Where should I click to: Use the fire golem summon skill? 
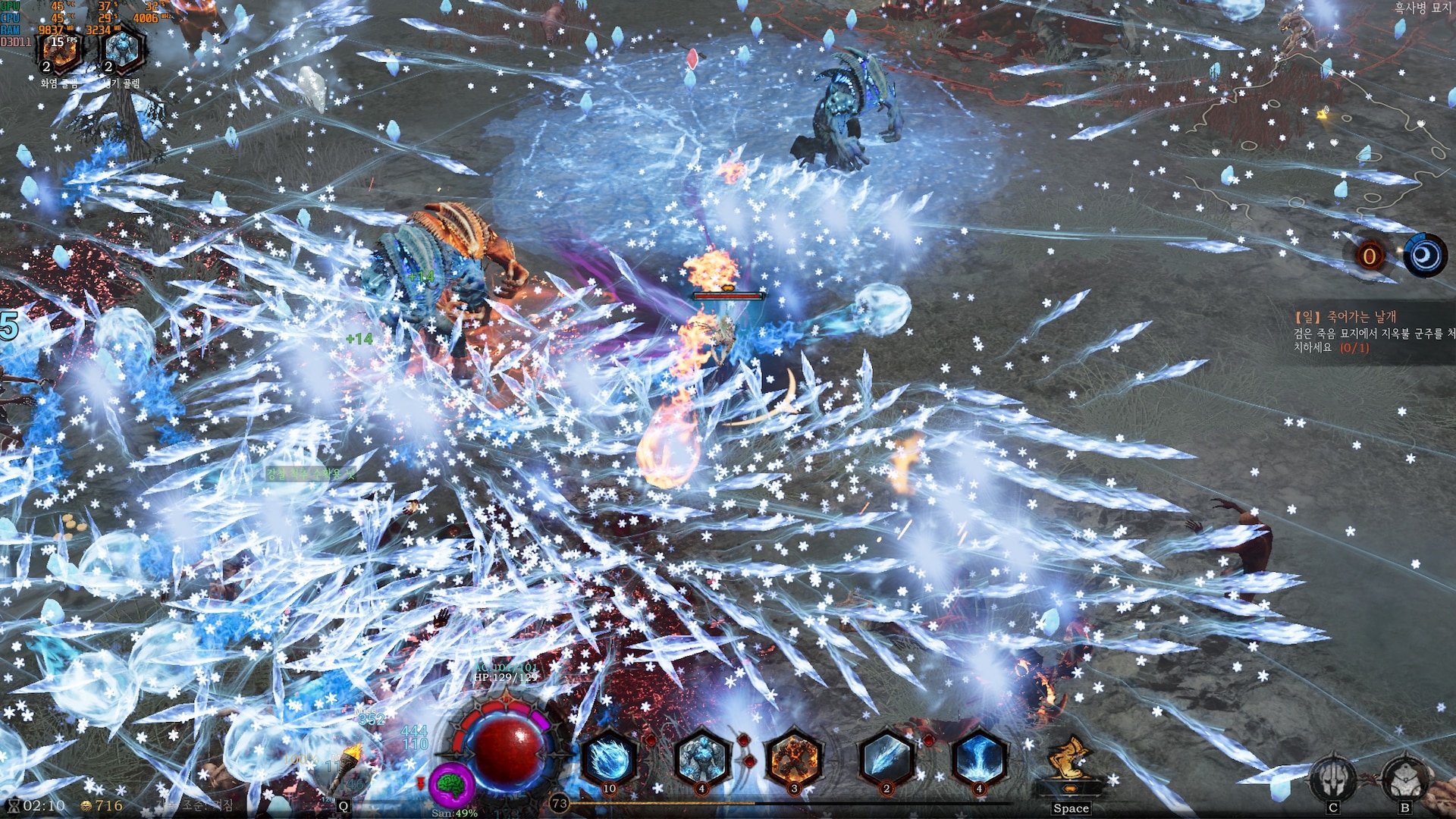tap(794, 759)
